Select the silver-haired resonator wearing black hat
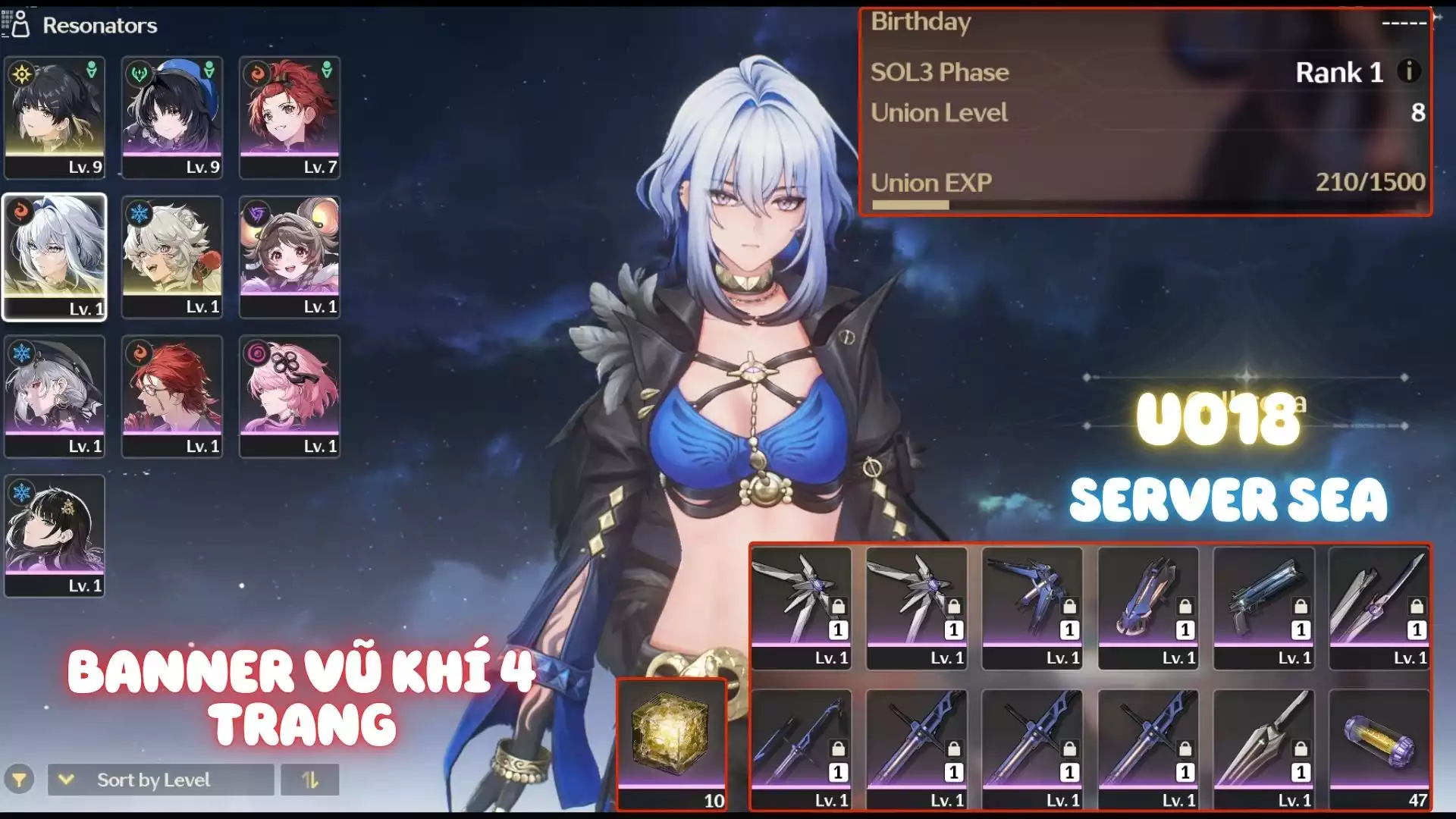The width and height of the screenshot is (1456, 819). [55, 396]
